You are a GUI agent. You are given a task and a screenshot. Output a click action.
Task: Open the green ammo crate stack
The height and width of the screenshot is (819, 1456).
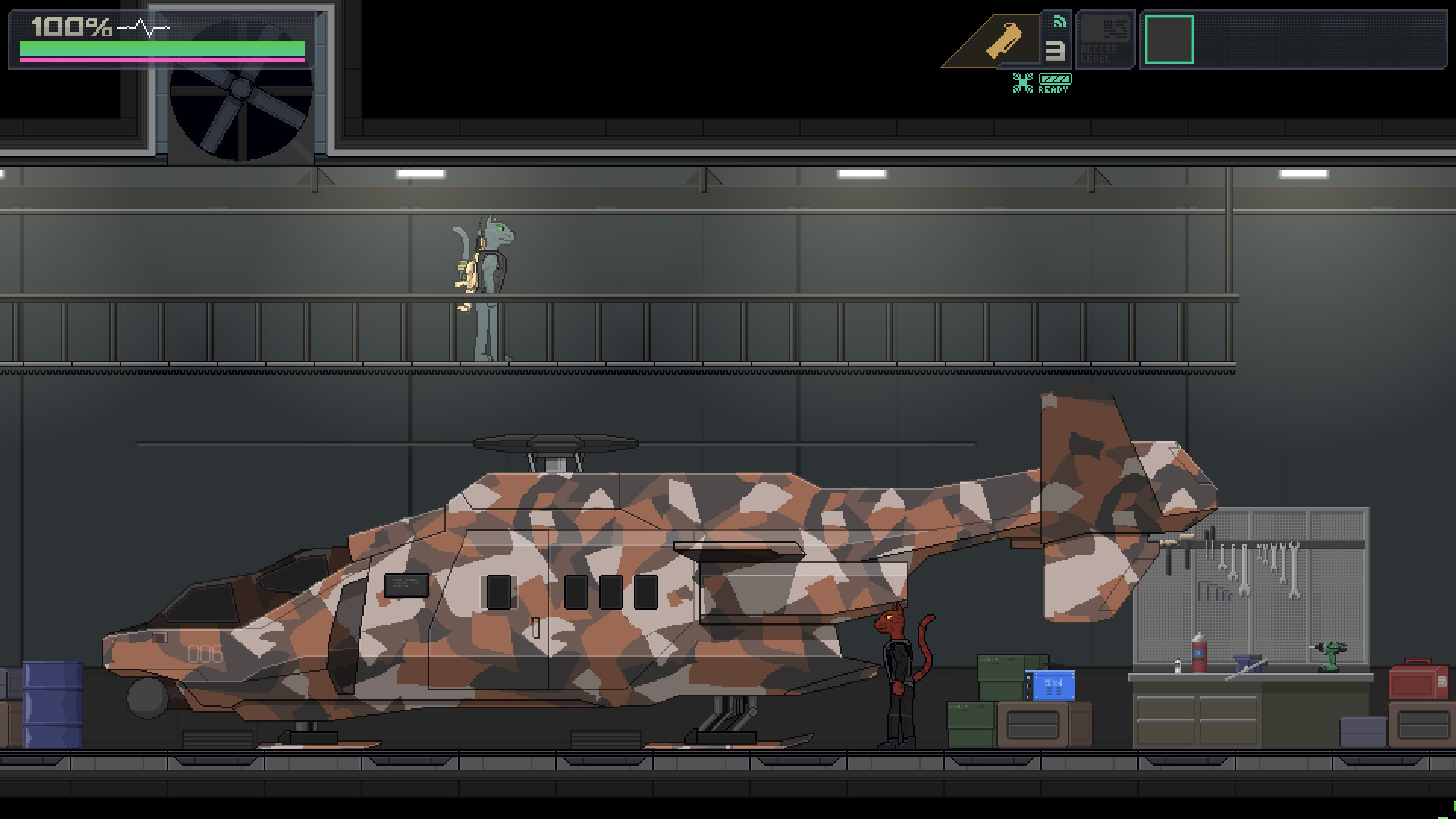[1001, 667]
